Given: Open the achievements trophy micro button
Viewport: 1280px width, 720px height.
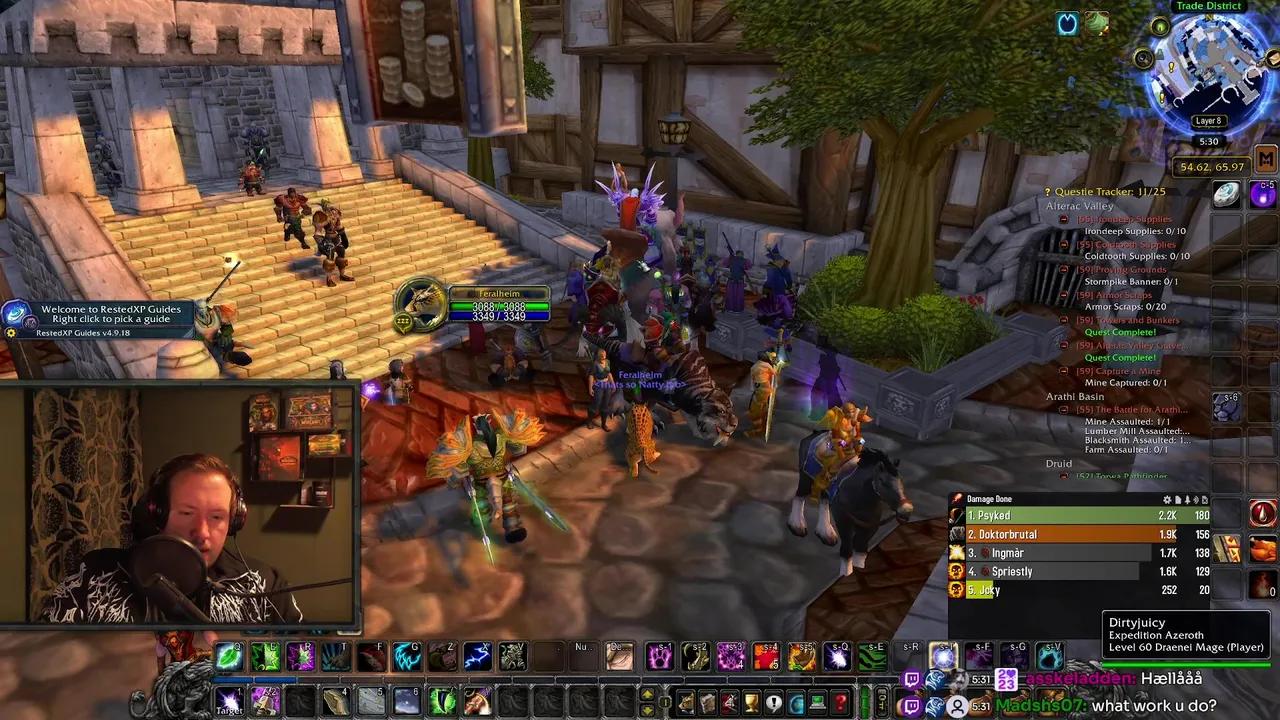Looking at the screenshot, I should click(x=748, y=702).
